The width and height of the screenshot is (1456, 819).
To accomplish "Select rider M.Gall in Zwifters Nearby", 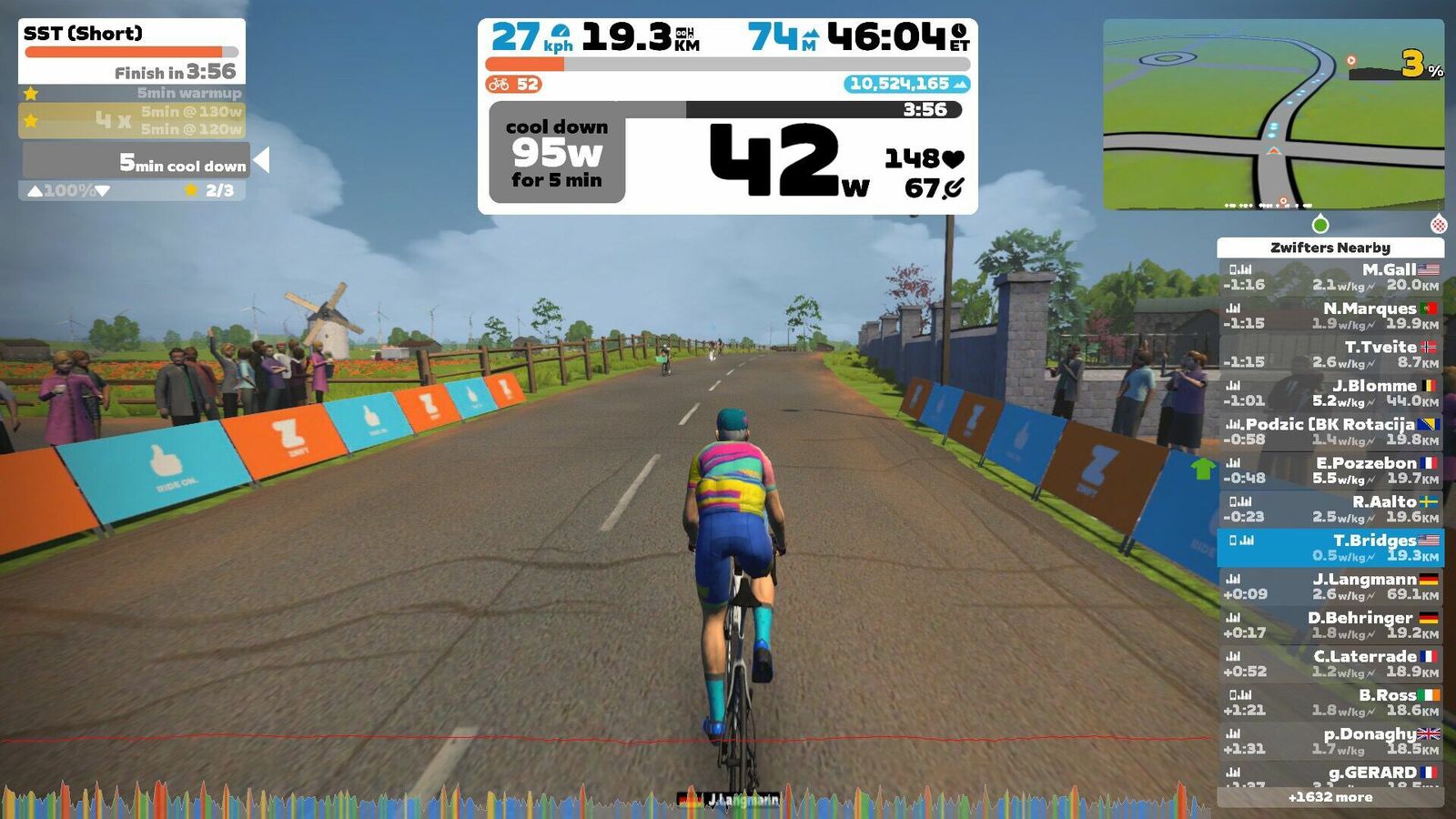I will coord(1330,277).
